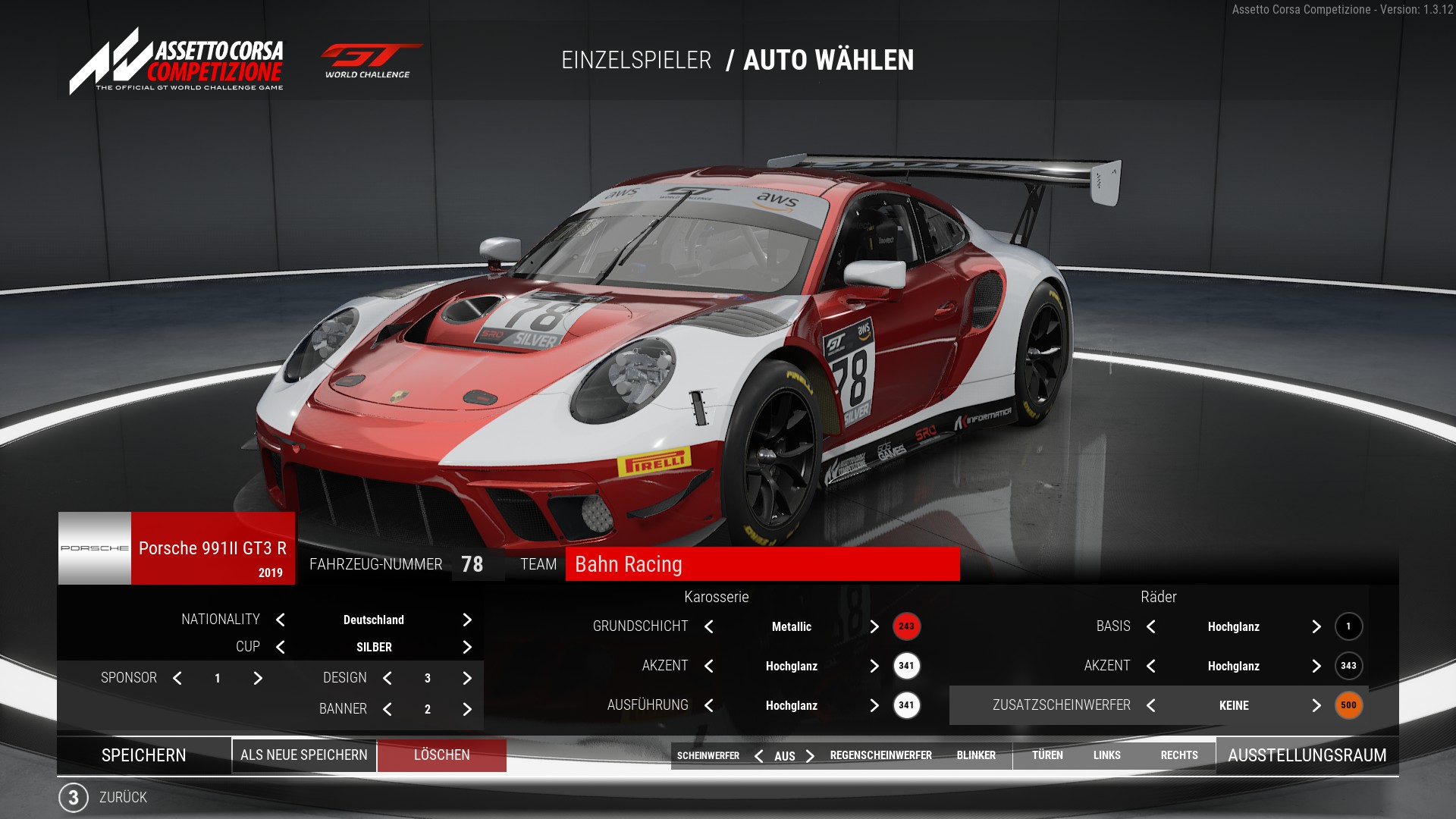Toggle the REGENSCHEINWERFER rain lights
1456x819 pixels.
point(880,755)
